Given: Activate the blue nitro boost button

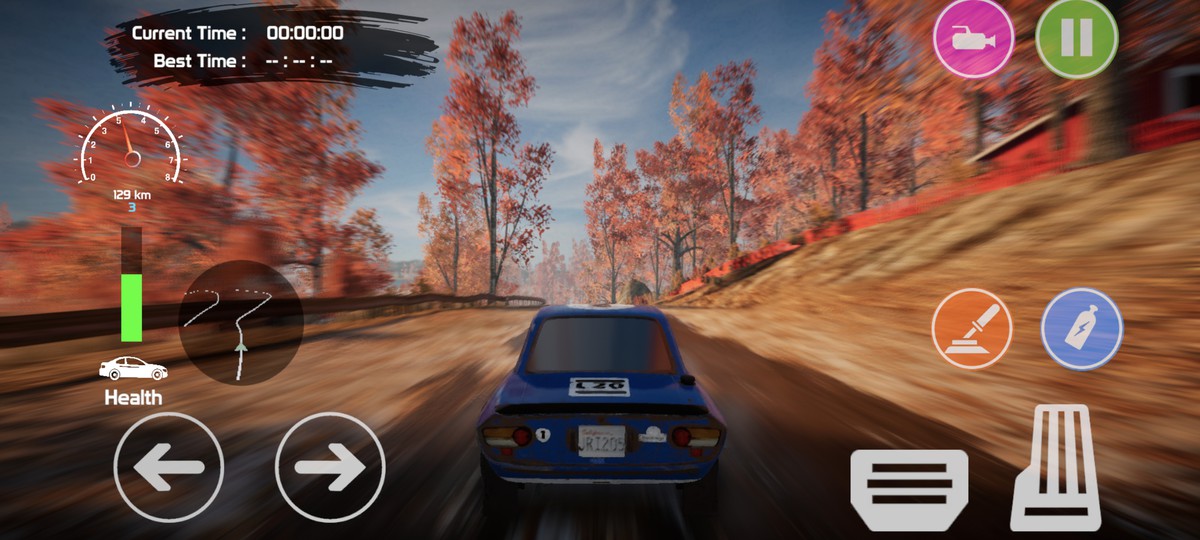Looking at the screenshot, I should pyautogui.click(x=1082, y=329).
